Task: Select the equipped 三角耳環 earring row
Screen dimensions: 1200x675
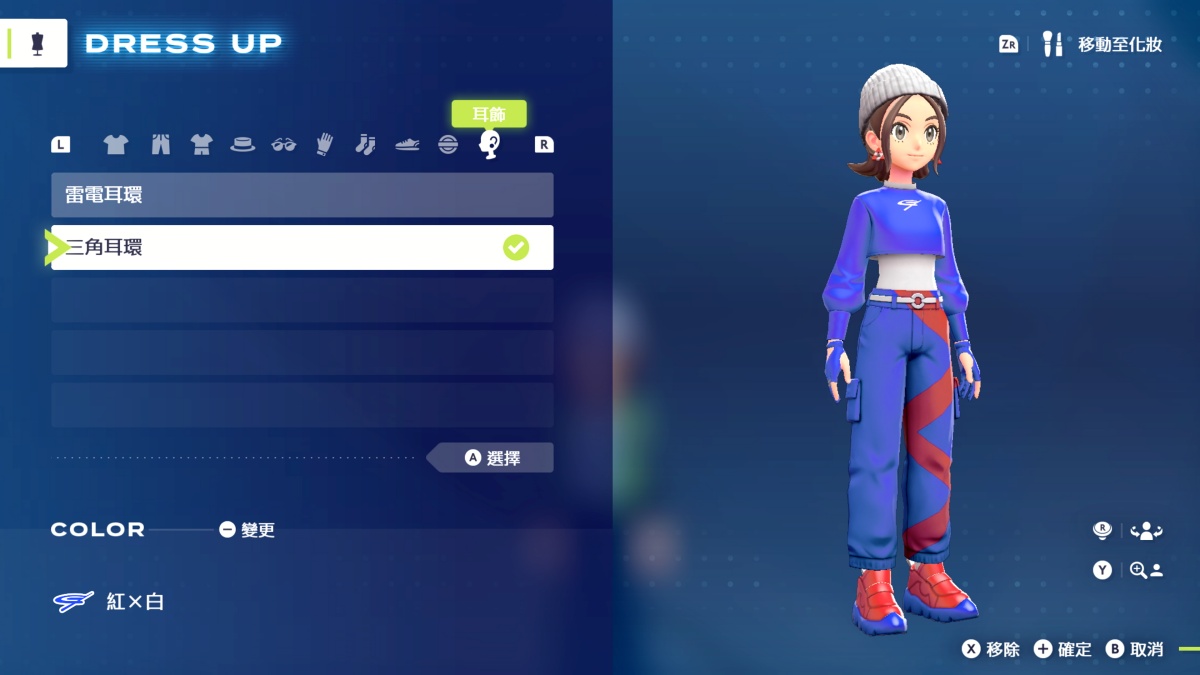Action: [x=302, y=247]
